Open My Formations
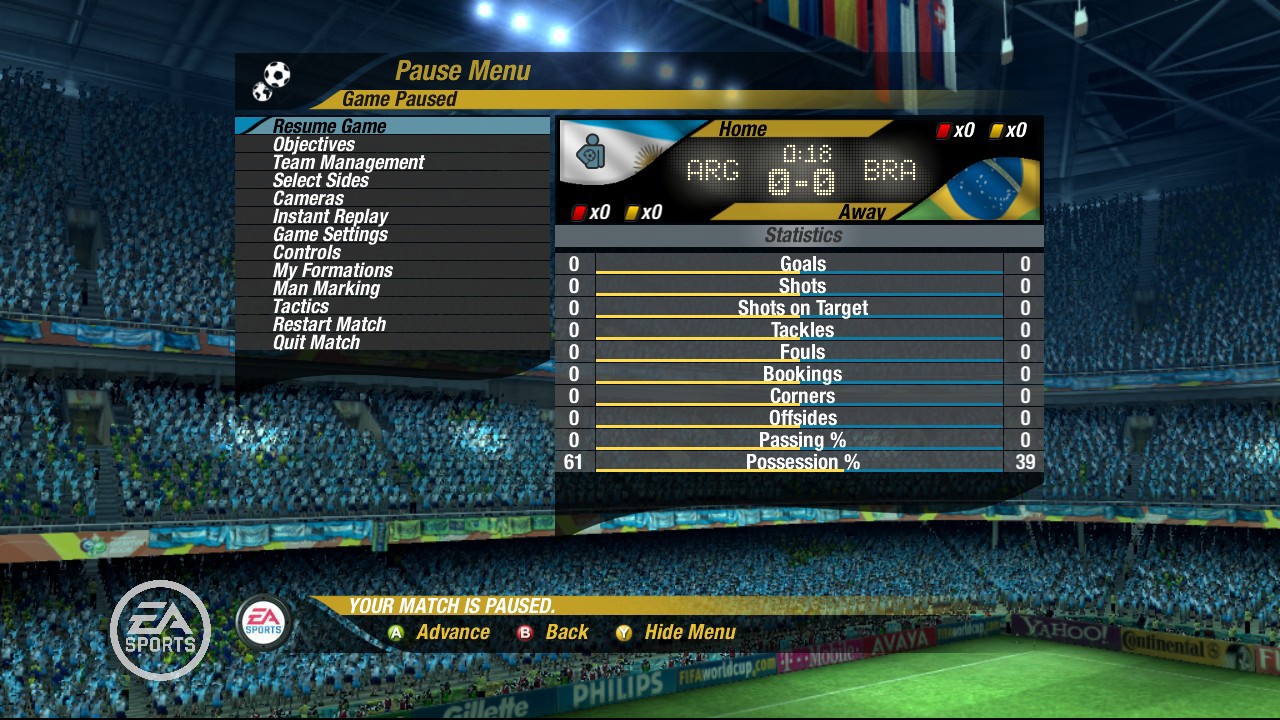This screenshot has width=1280, height=720. (x=332, y=270)
